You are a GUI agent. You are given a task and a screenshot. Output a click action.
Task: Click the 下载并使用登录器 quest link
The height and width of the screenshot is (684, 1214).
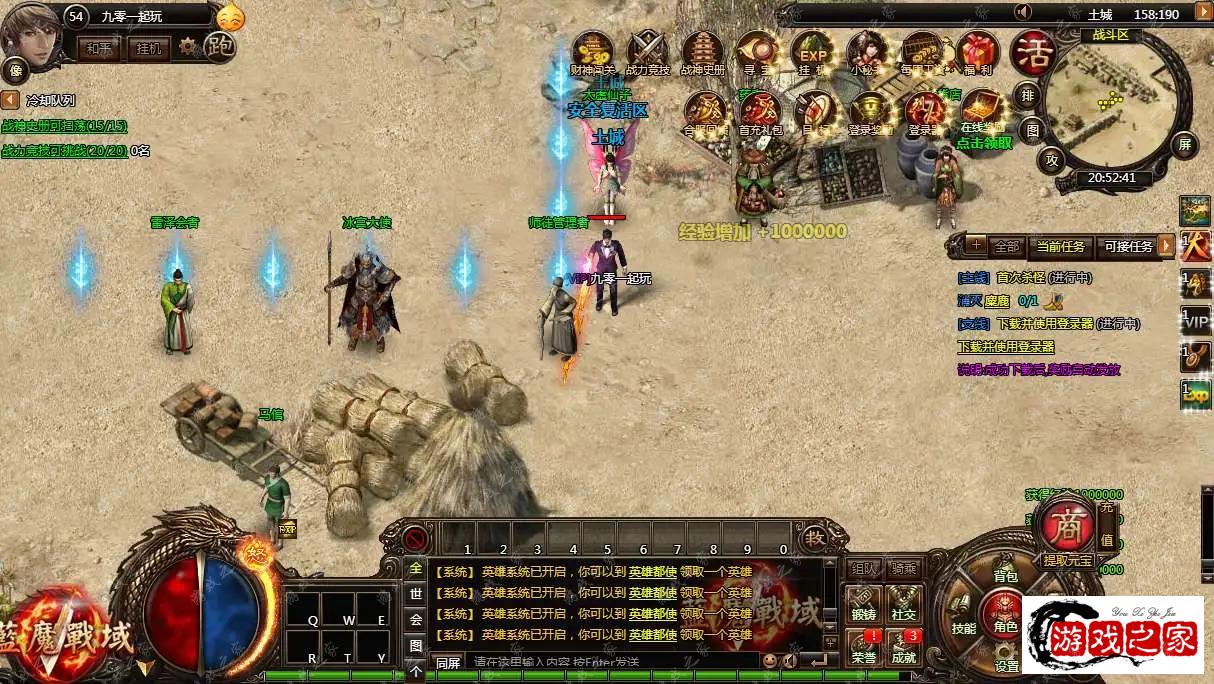pos(1006,347)
